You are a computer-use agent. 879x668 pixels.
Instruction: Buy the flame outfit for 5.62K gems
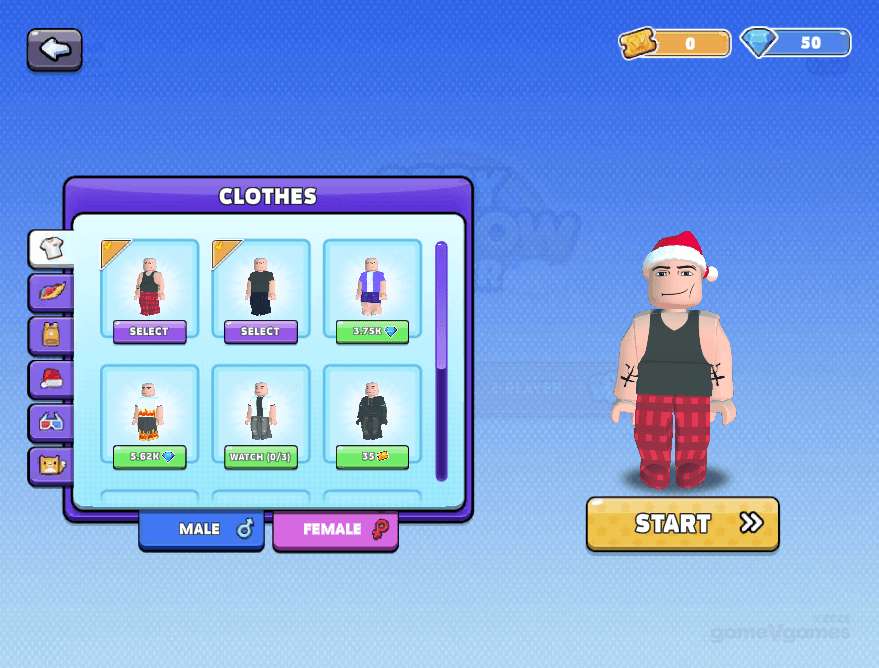pos(149,457)
